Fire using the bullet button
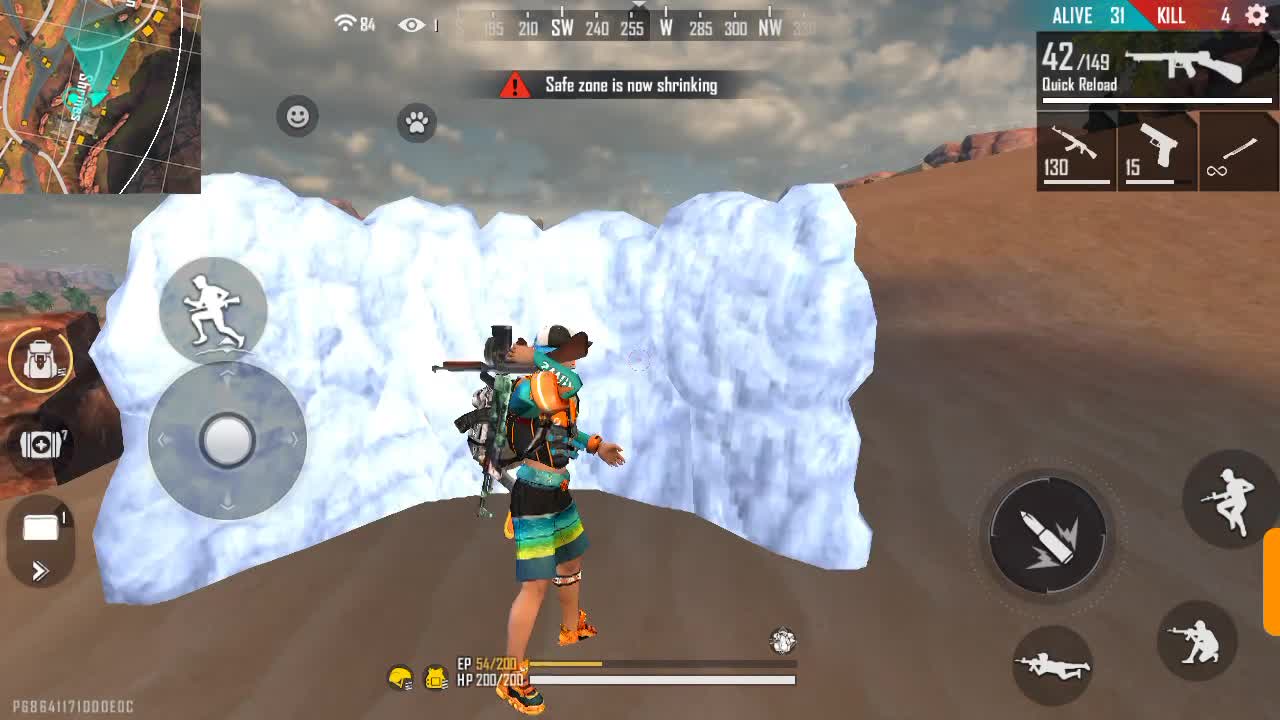This screenshot has height=720, width=1280. (x=1047, y=535)
